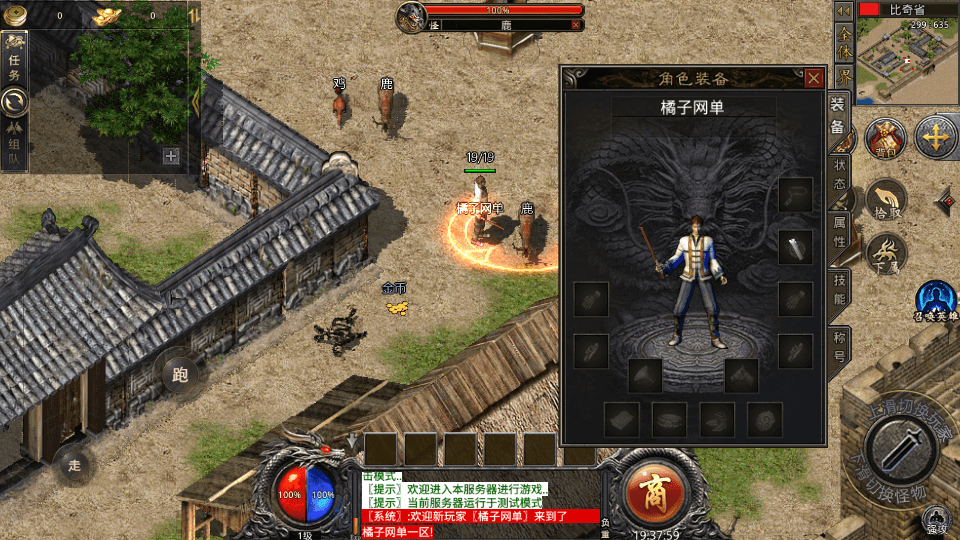Screen dimensions: 960x540
Task: Select the 装备 equipment tab
Action: pyautogui.click(x=838, y=116)
